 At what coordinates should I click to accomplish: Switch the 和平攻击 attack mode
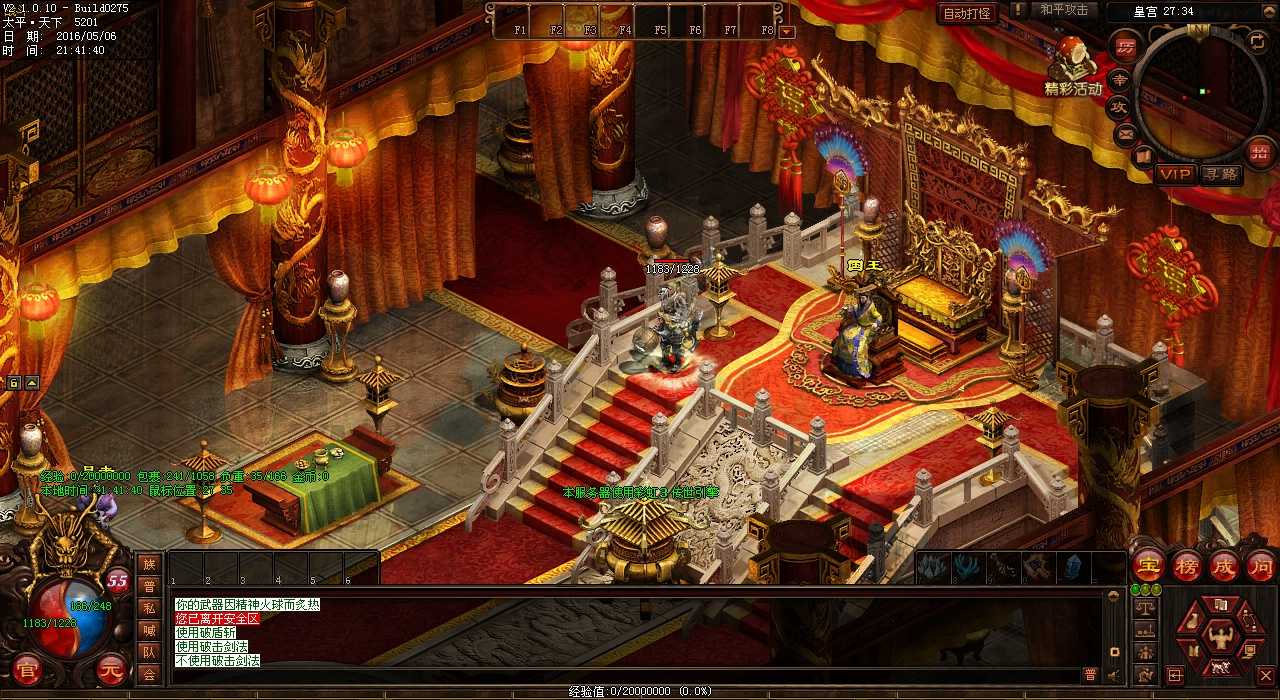click(x=1063, y=11)
